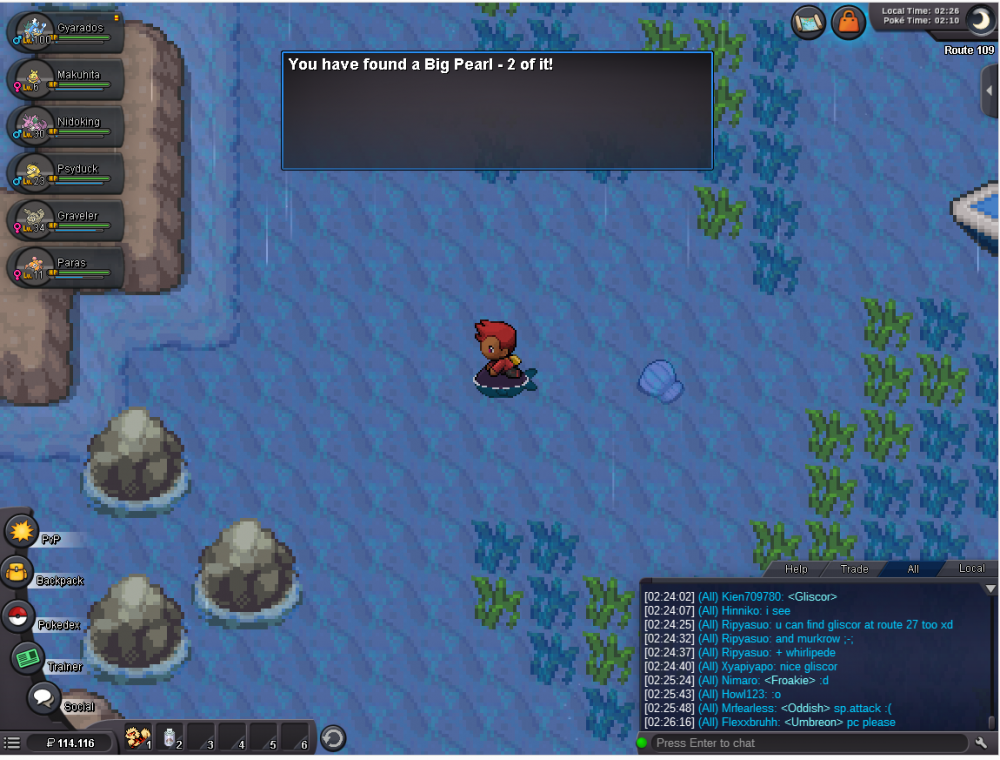Use the jar item in hotbar slot 2
Screen dimensions: 1000x760
pyautogui.click(x=171, y=739)
